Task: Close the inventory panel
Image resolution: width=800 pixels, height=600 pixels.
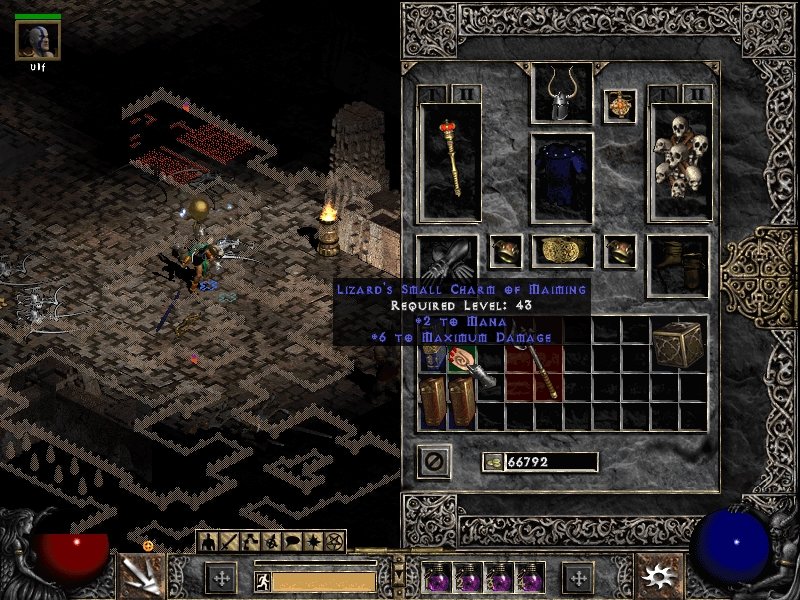Action: (x=436, y=461)
